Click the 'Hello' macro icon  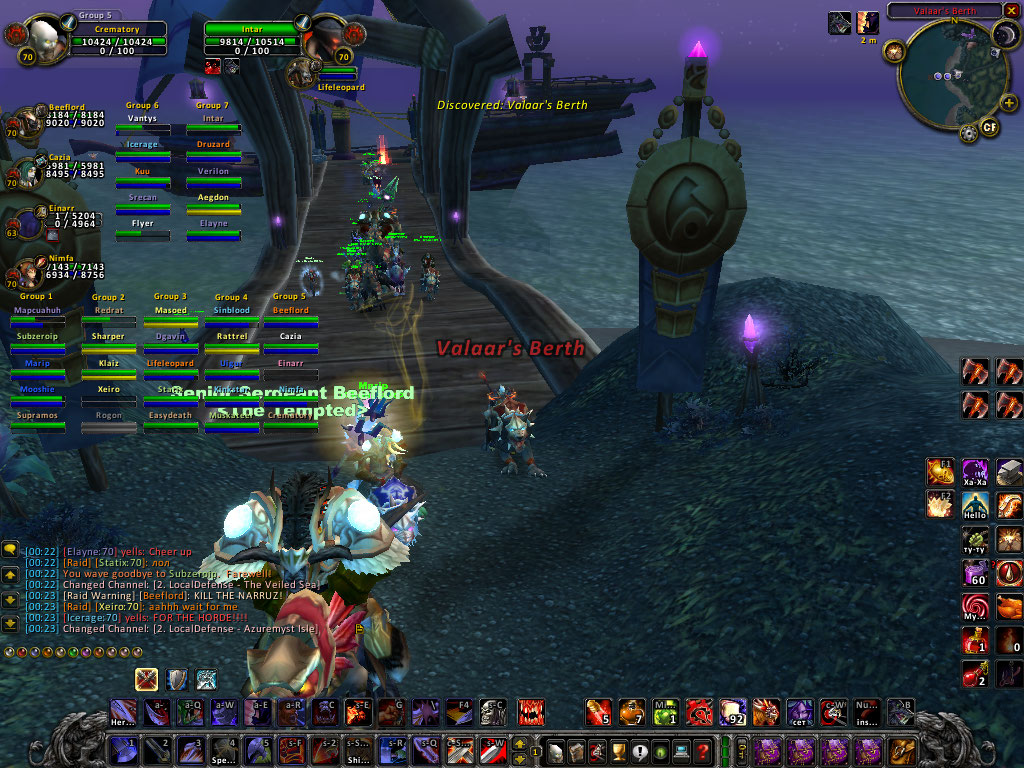point(975,505)
